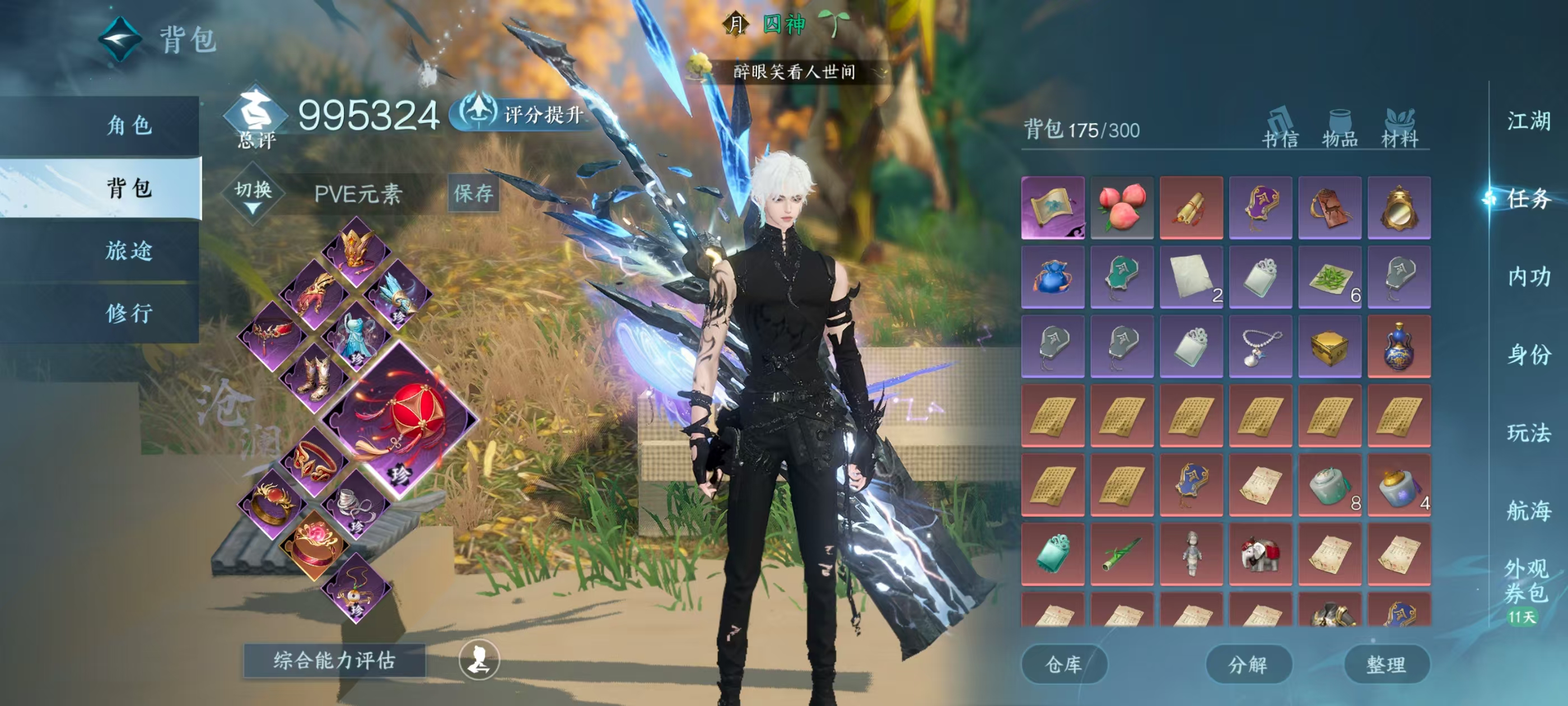Image resolution: width=1568 pixels, height=706 pixels.
Task: Open the 任务 quest menu
Action: (1528, 198)
